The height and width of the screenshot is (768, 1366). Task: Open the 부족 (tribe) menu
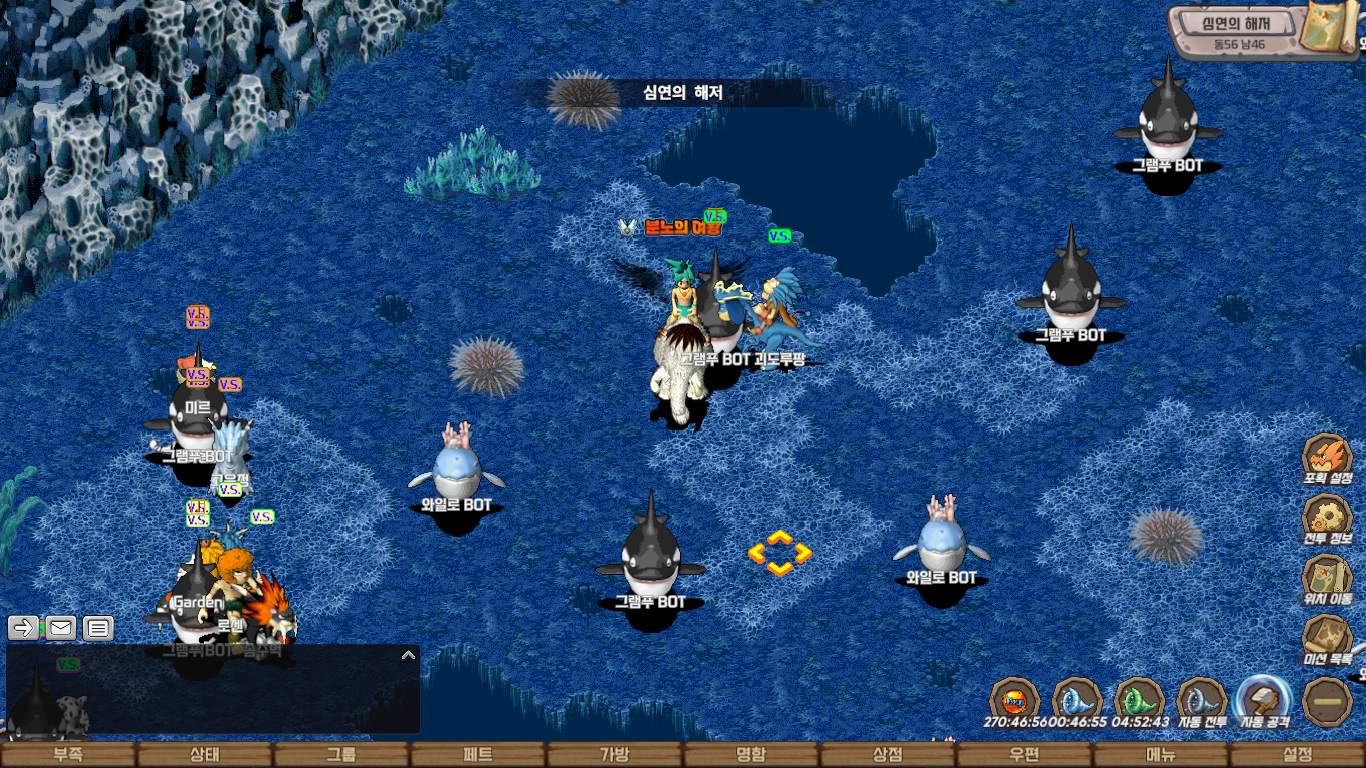(x=68, y=755)
